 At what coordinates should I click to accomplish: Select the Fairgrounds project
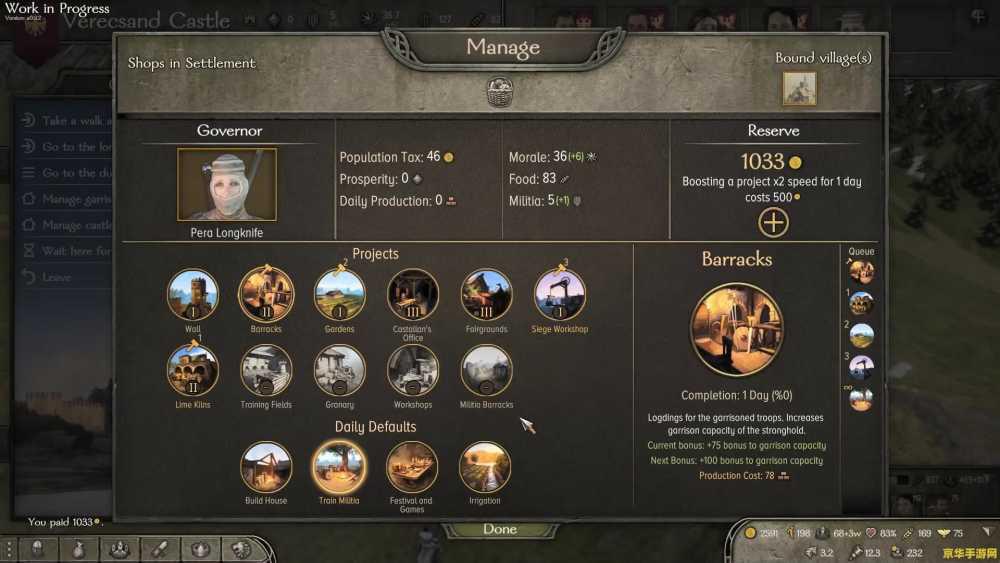coord(486,295)
